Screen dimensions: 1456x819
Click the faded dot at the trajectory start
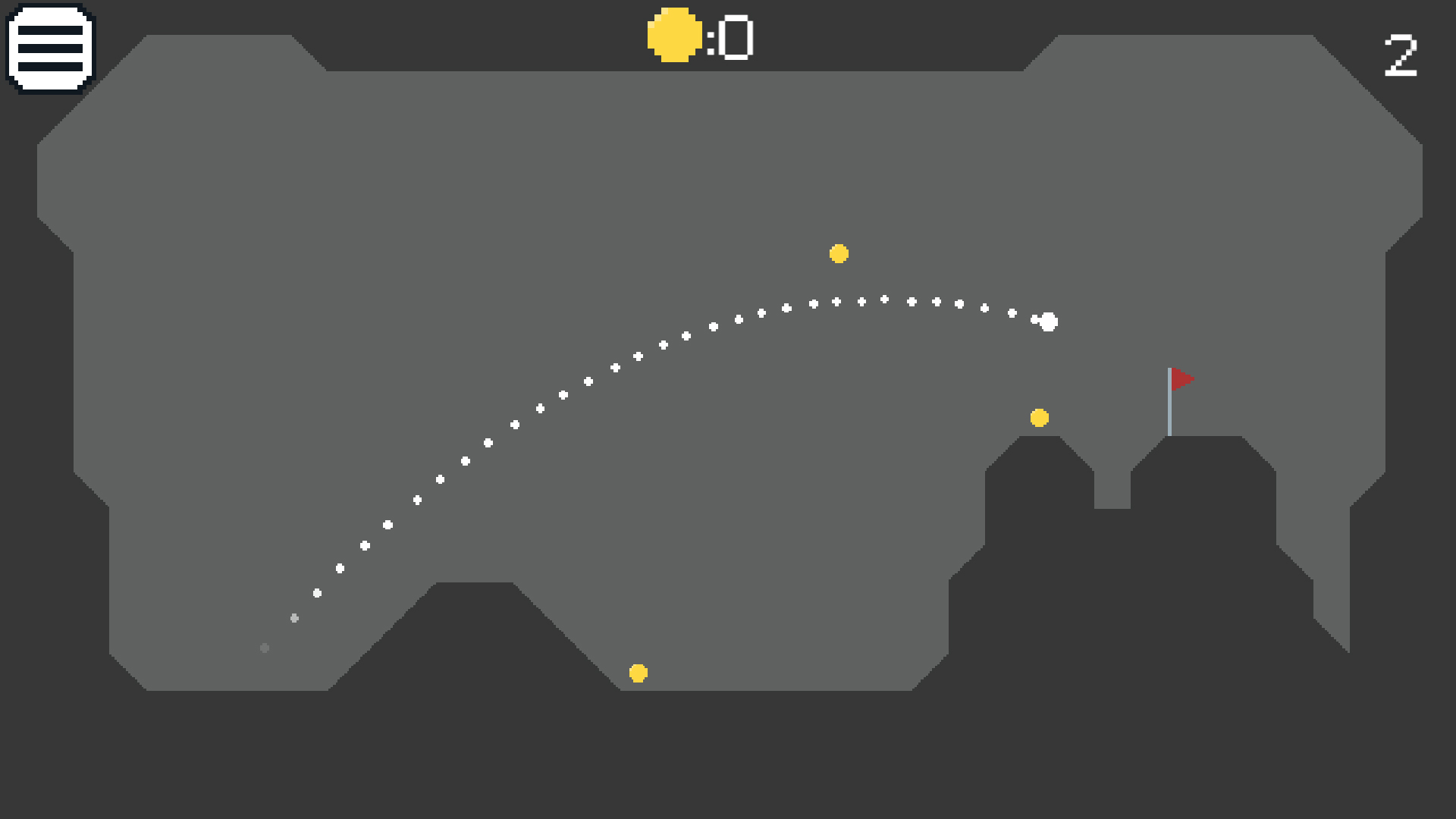[265, 648]
